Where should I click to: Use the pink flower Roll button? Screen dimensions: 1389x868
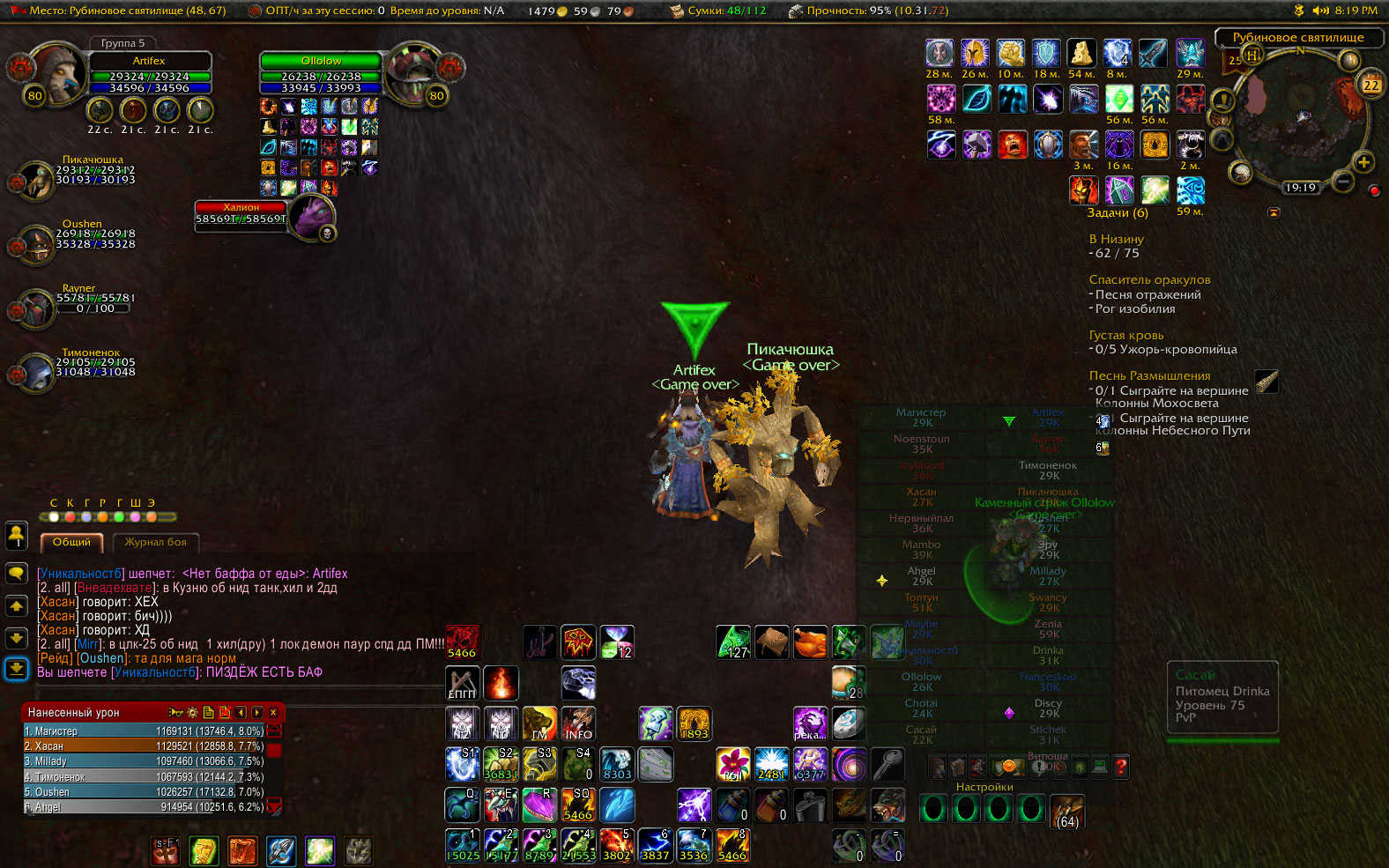732,764
